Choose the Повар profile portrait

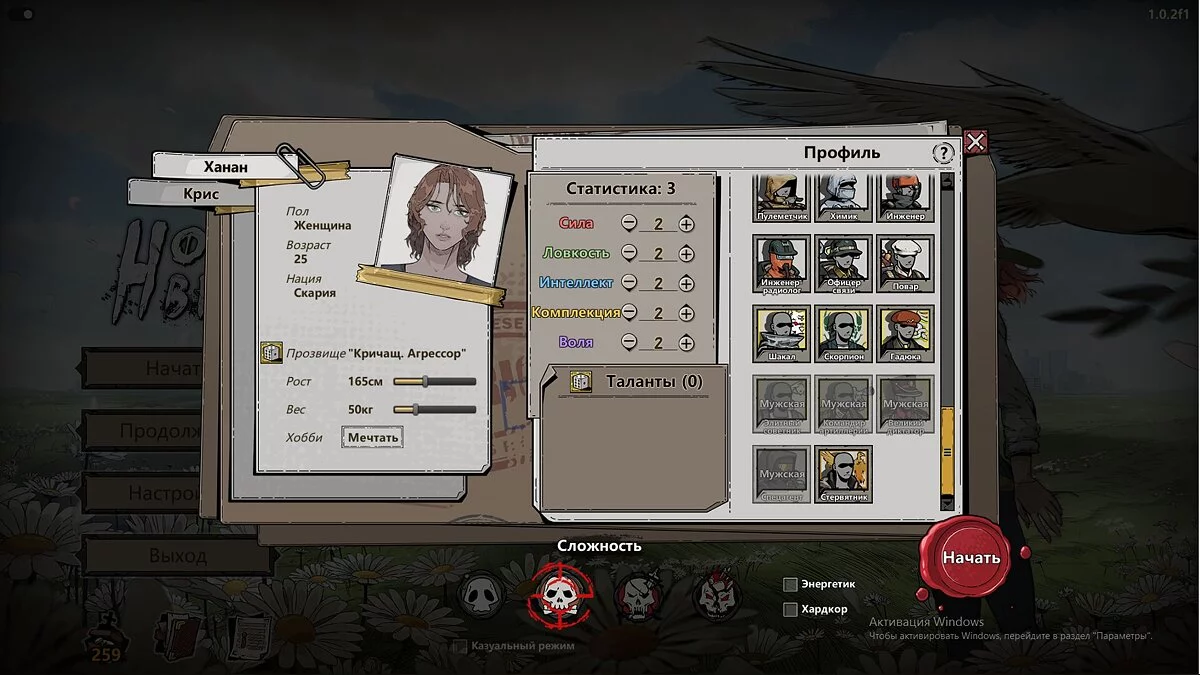[x=905, y=264]
